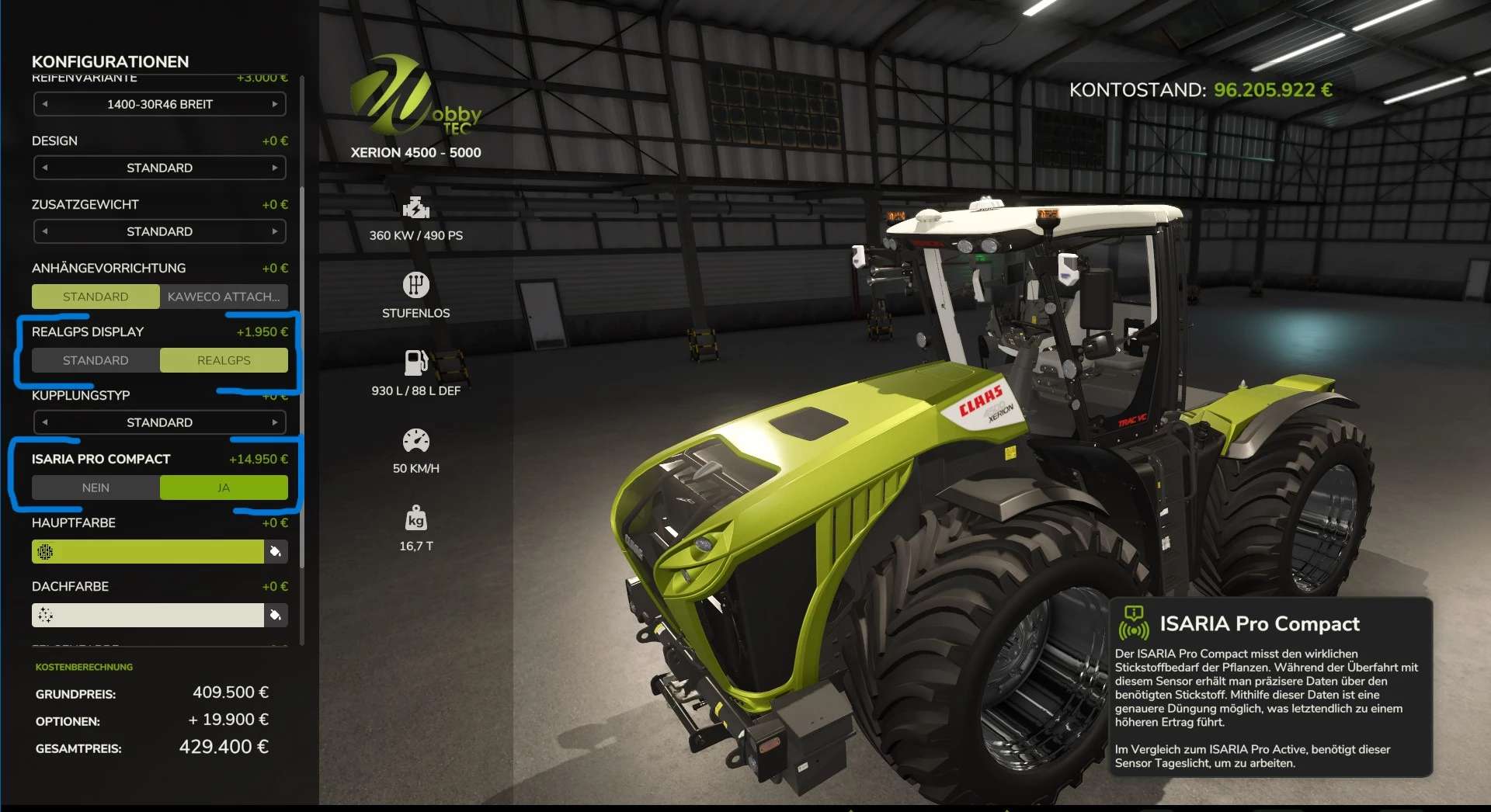1491x812 pixels.
Task: Enable ISARIA Pro Compact with Ja
Action: (224, 488)
